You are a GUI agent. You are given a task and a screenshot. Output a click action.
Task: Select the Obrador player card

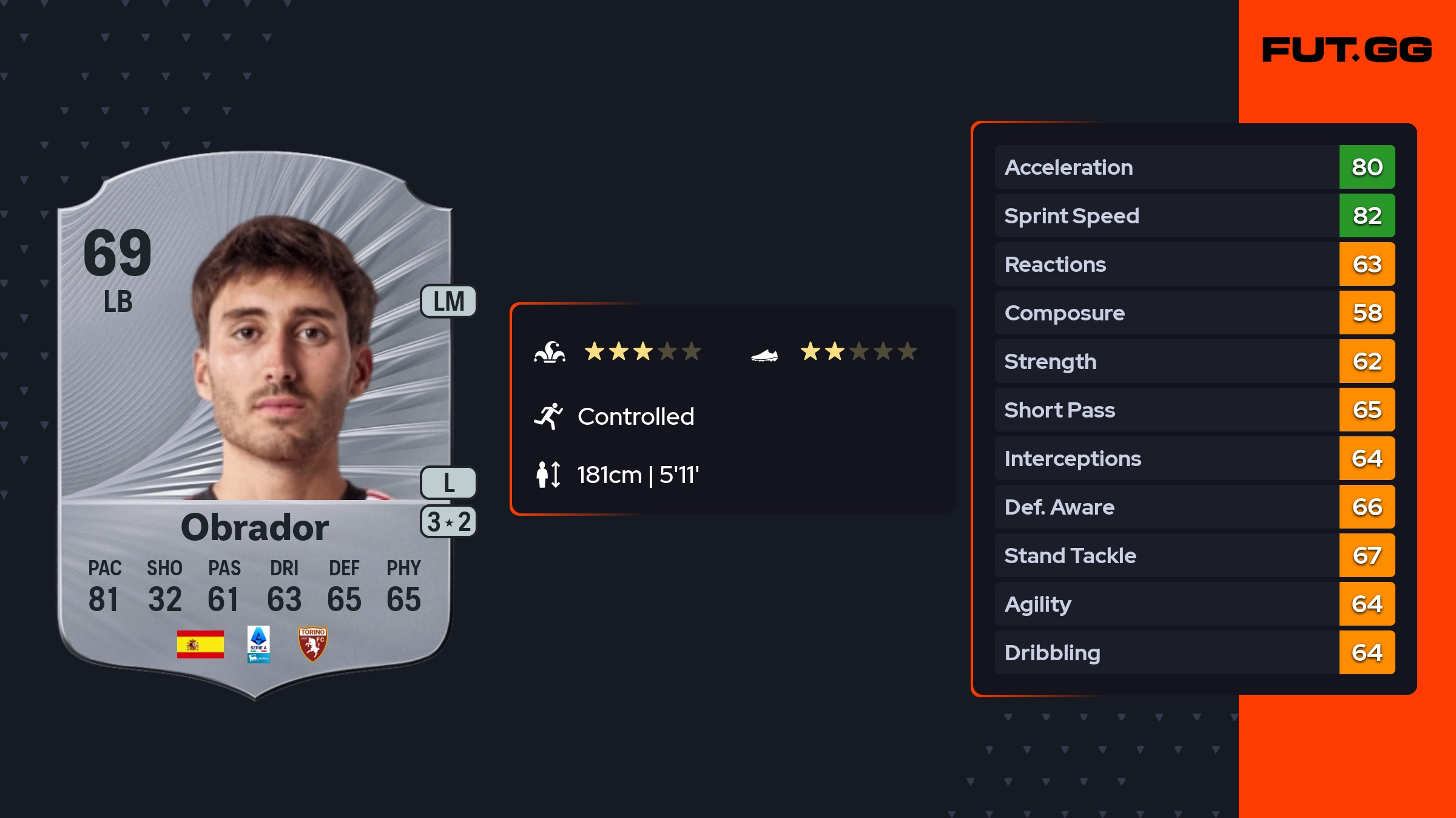coord(255,425)
